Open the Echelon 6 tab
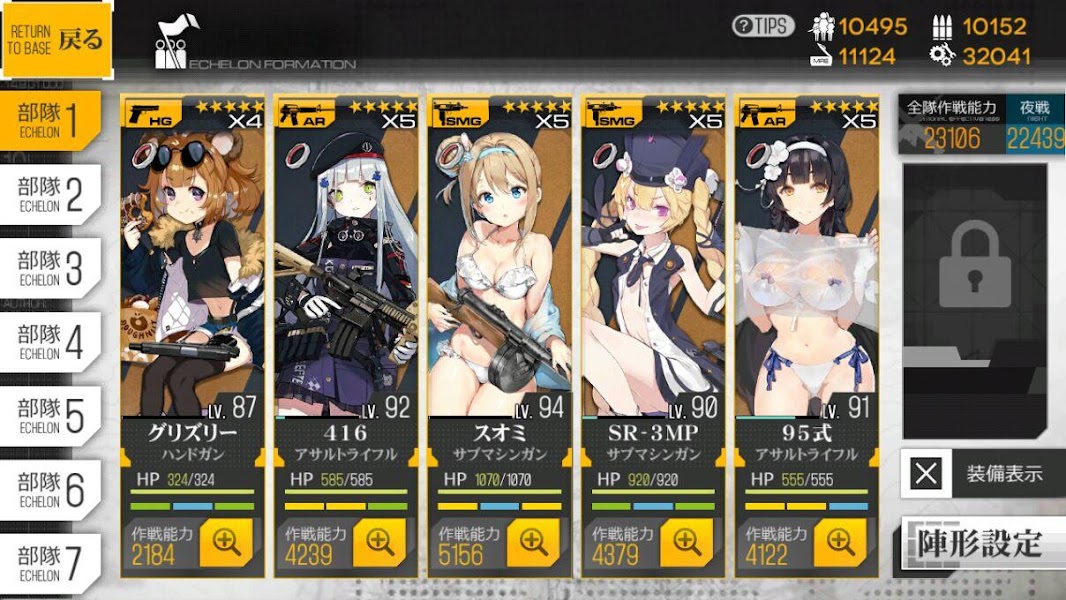 click(x=50, y=490)
